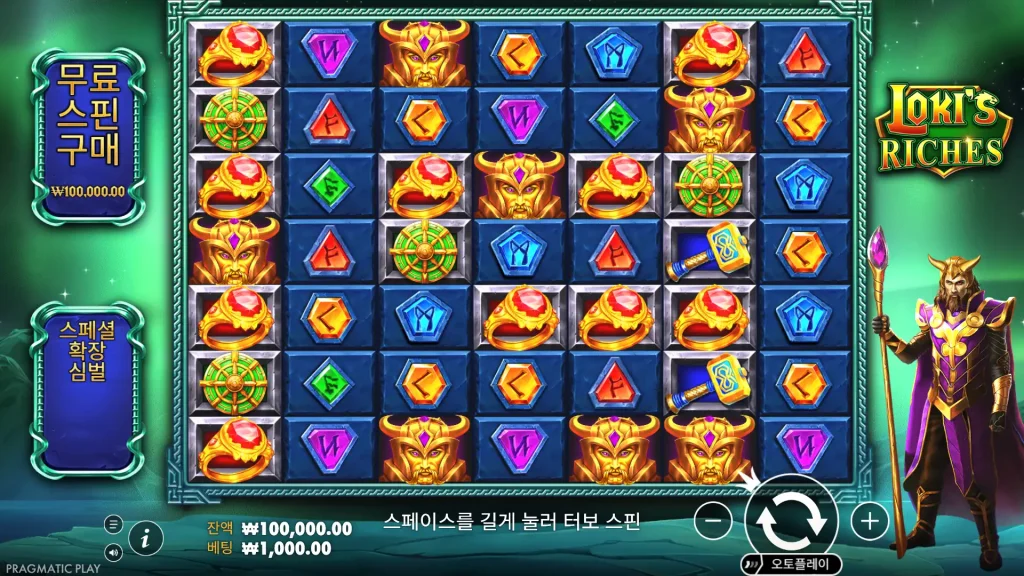
Task: Toggle the sound speaker icon
Action: [113, 551]
